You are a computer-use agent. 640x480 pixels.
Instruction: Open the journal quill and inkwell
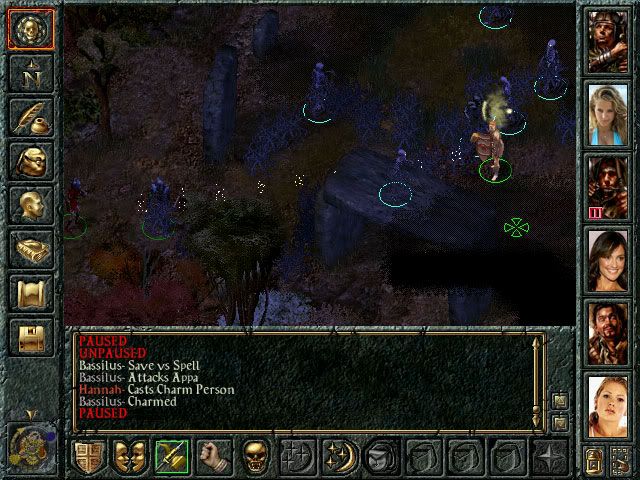point(30,117)
